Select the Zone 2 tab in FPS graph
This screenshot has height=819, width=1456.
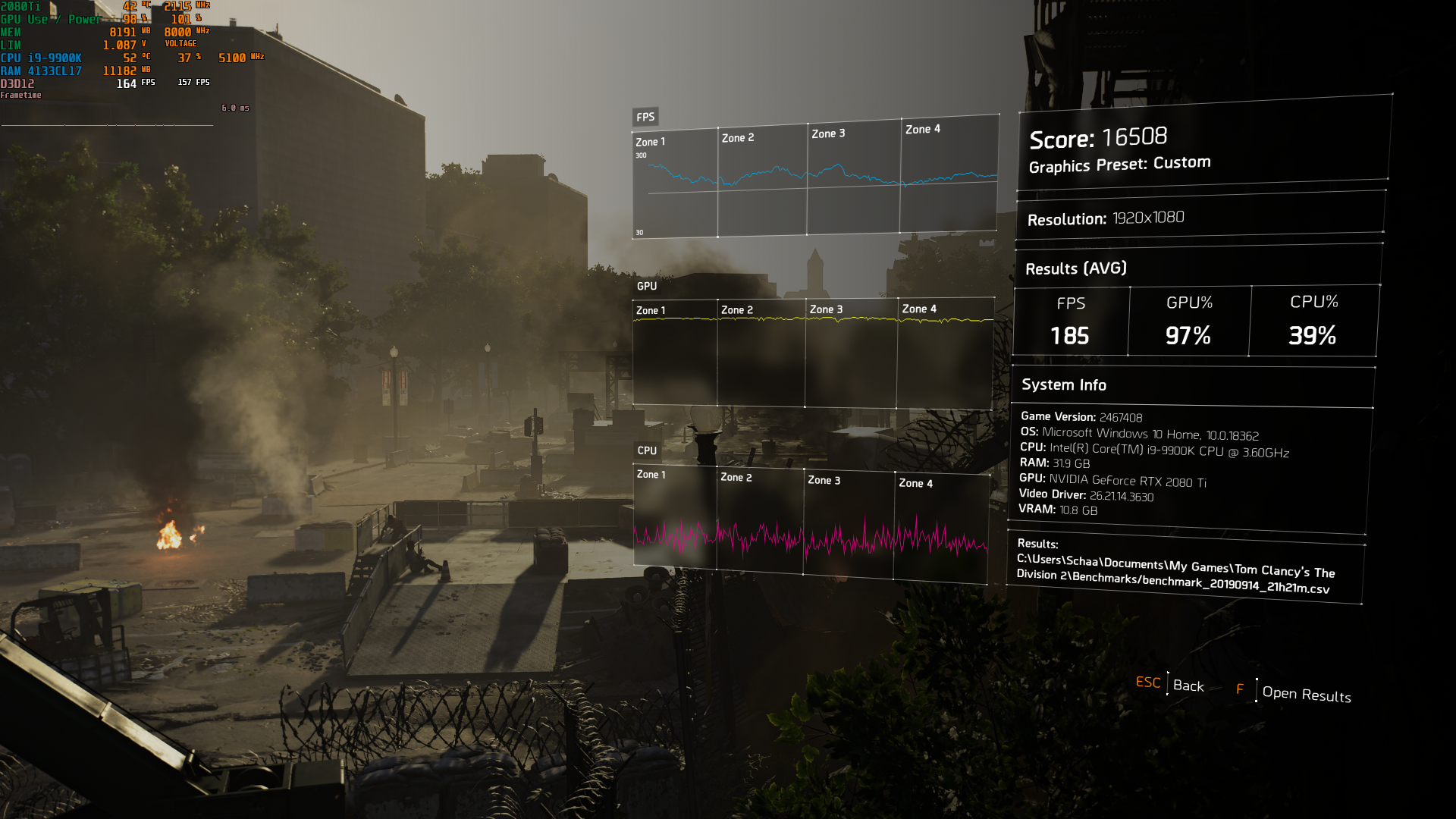coord(739,137)
